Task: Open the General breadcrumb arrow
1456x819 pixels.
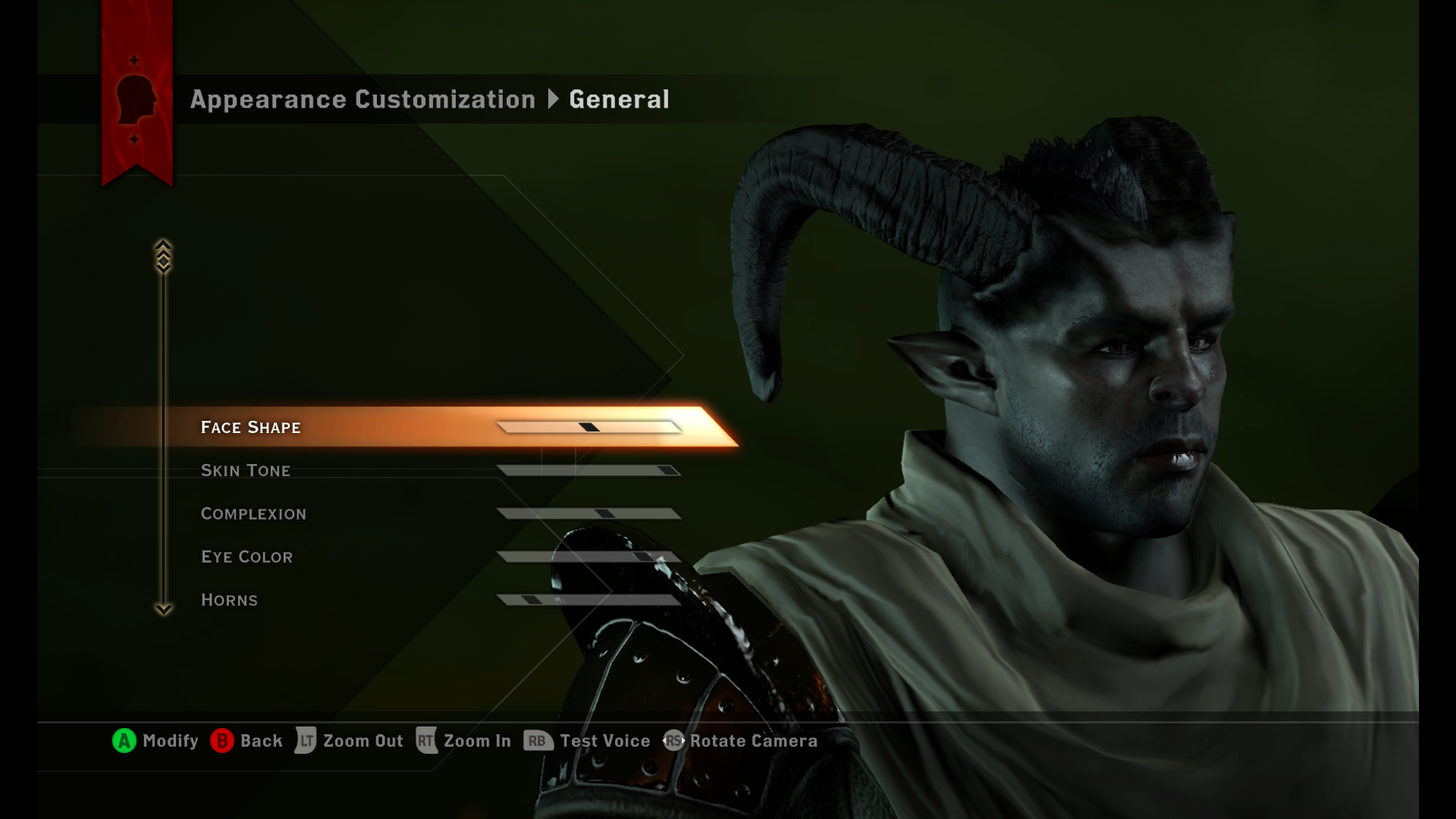Action: (553, 99)
